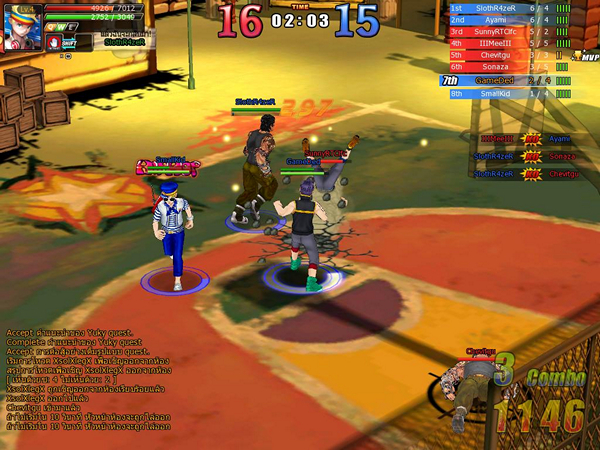
Task: Click the player character portrait
Action: point(20,29)
